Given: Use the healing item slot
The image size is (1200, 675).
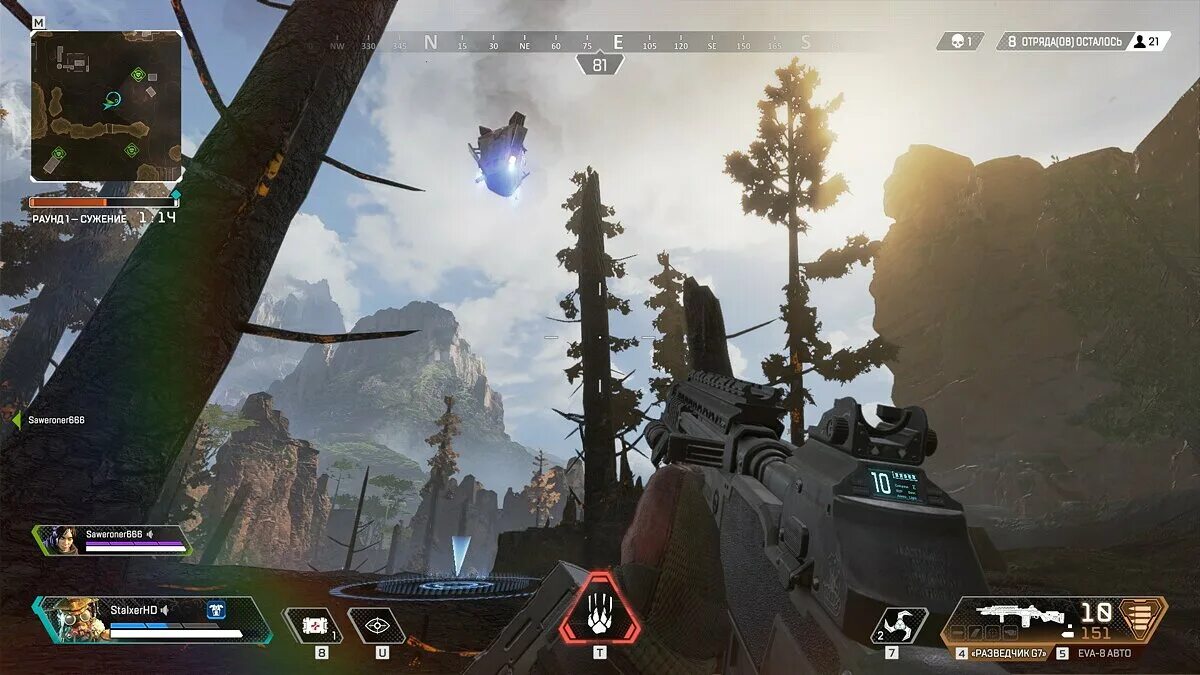Looking at the screenshot, I should [x=314, y=625].
